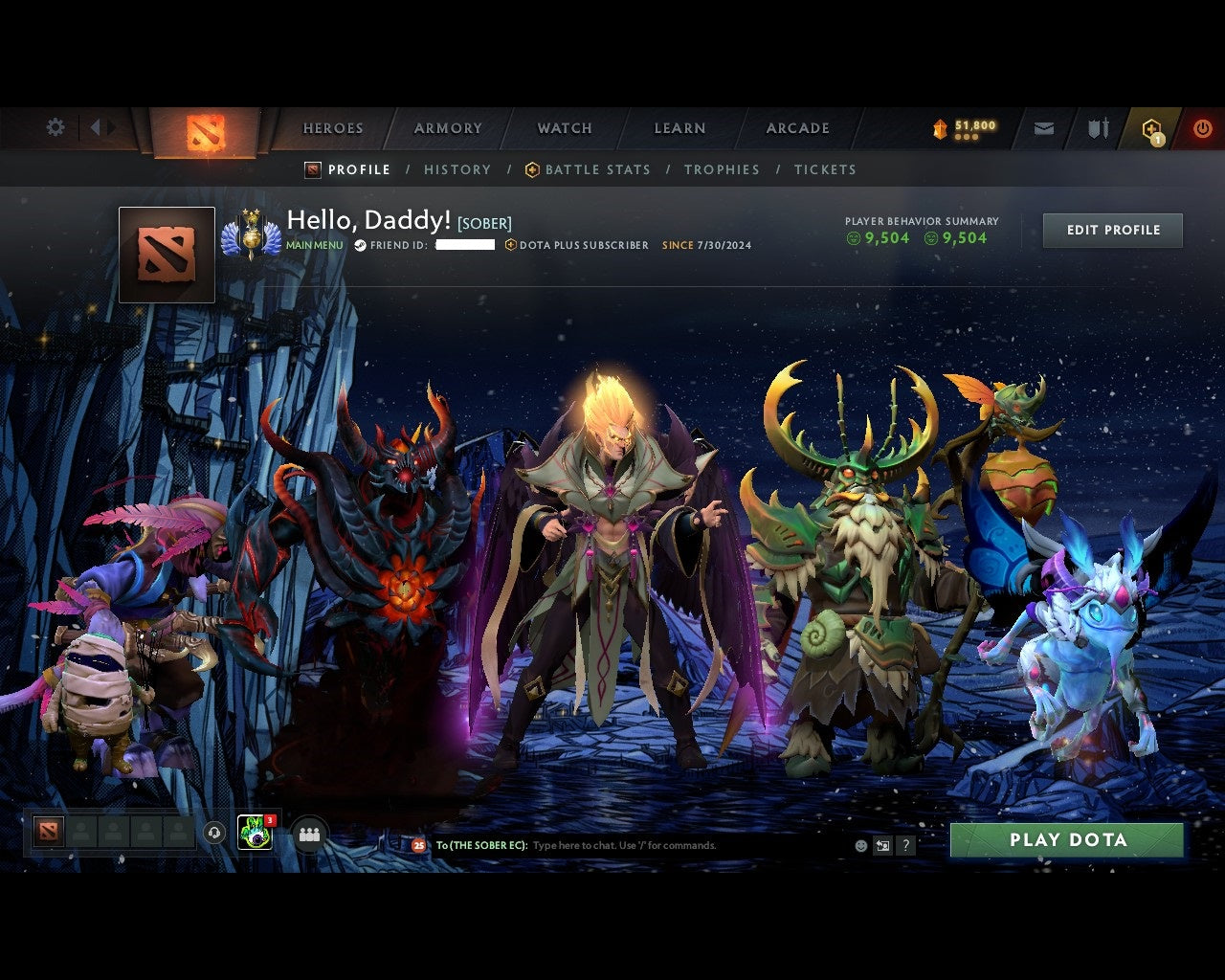
Task: Click the Steam icon beside Friend ID
Action: [359, 246]
